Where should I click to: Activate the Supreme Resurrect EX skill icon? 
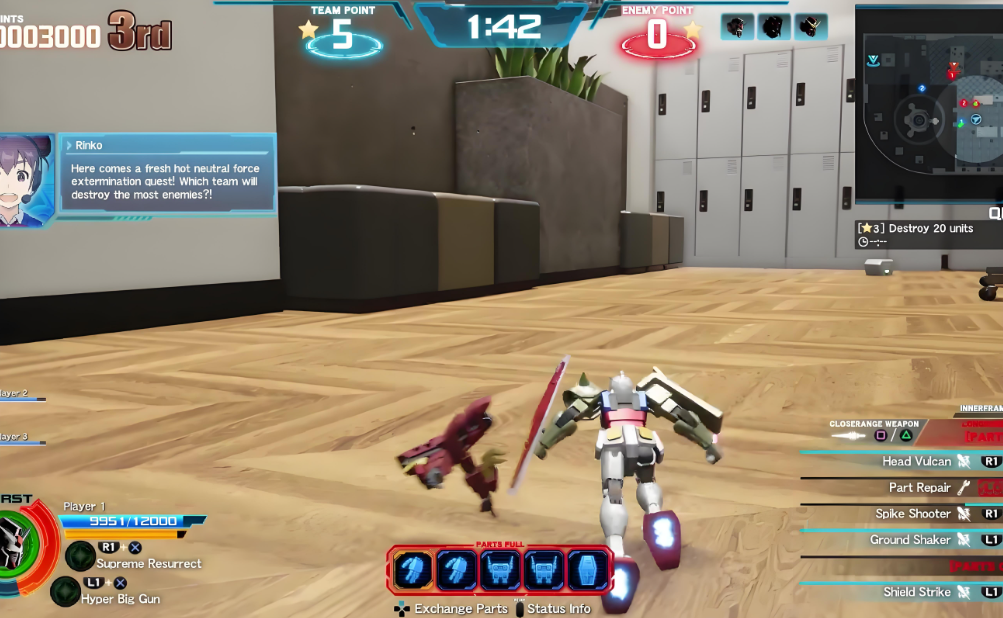[80, 556]
